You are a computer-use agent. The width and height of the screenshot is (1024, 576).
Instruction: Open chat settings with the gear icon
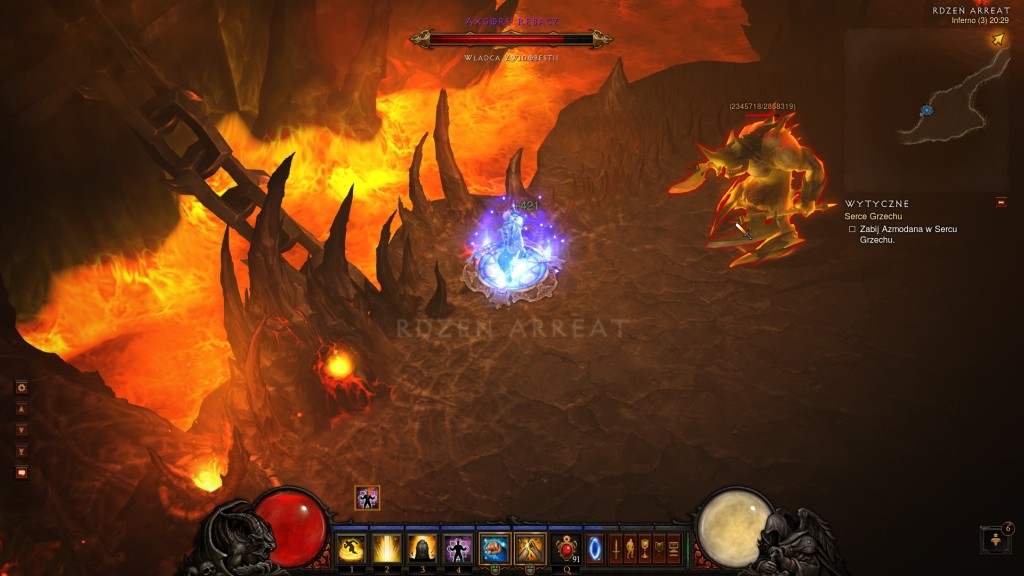point(21,387)
